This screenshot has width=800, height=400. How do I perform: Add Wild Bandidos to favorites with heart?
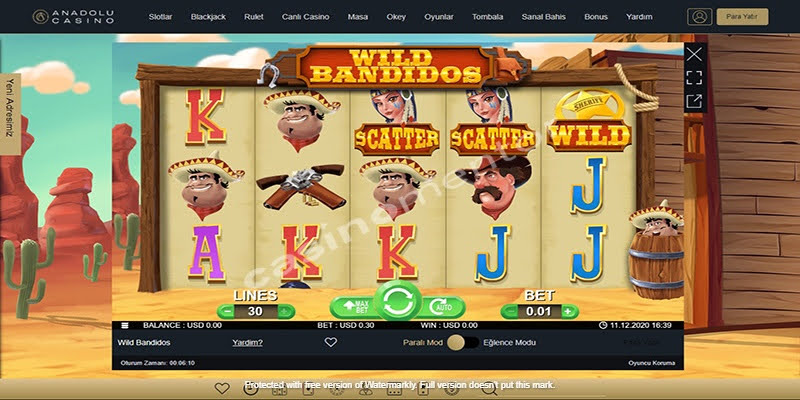pos(331,343)
